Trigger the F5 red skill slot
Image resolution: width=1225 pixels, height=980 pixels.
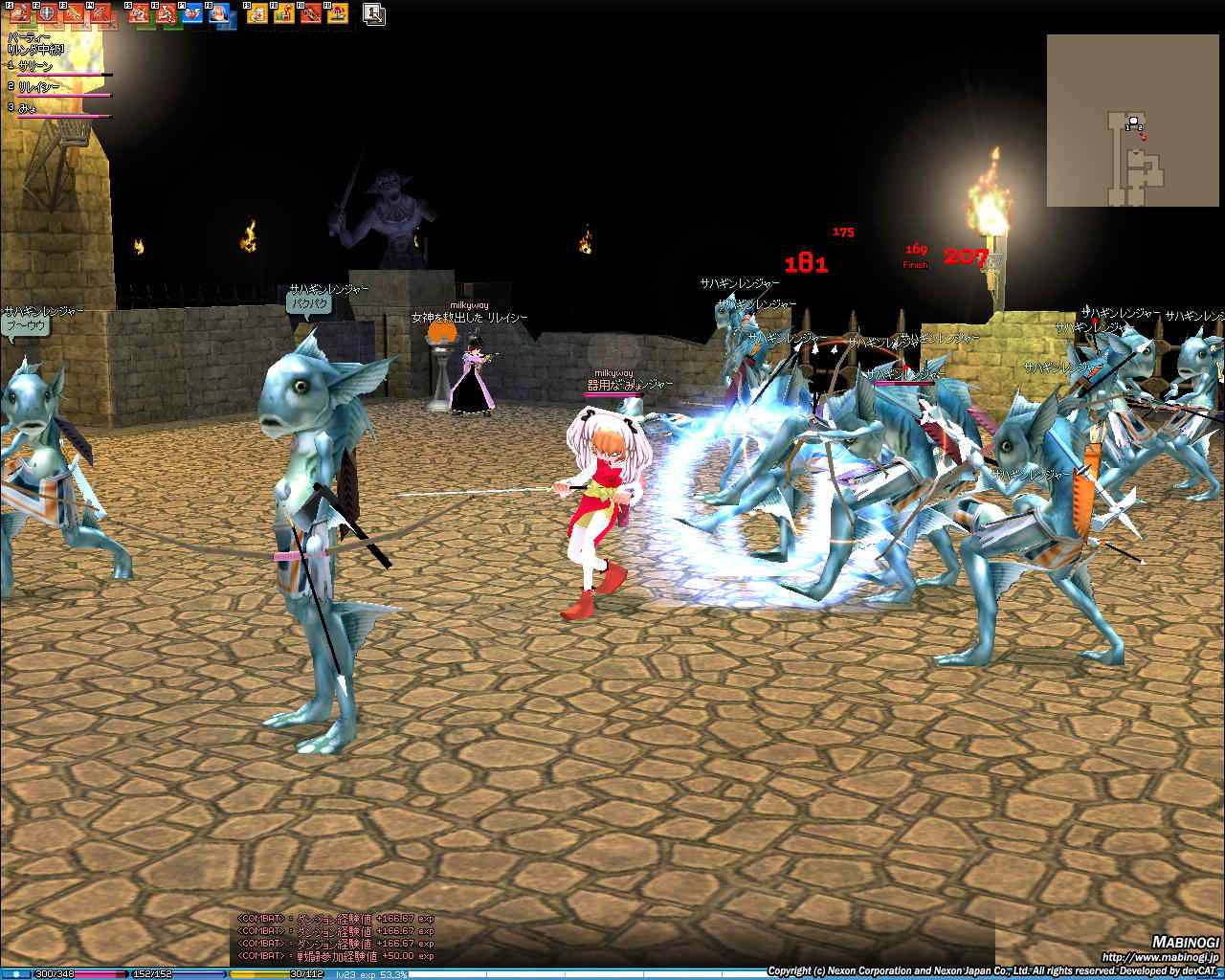click(139, 14)
